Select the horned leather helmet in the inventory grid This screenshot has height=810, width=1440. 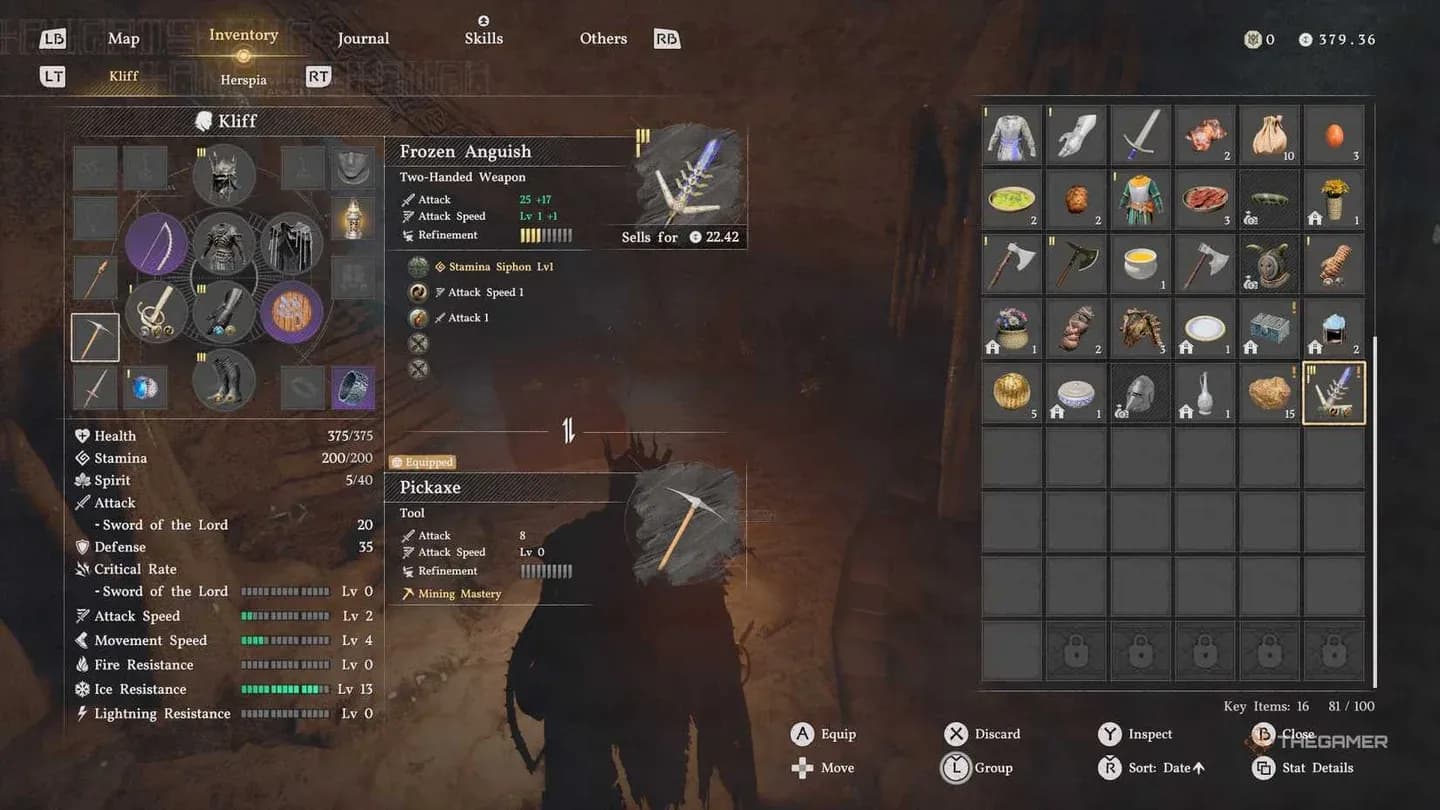click(x=1140, y=328)
